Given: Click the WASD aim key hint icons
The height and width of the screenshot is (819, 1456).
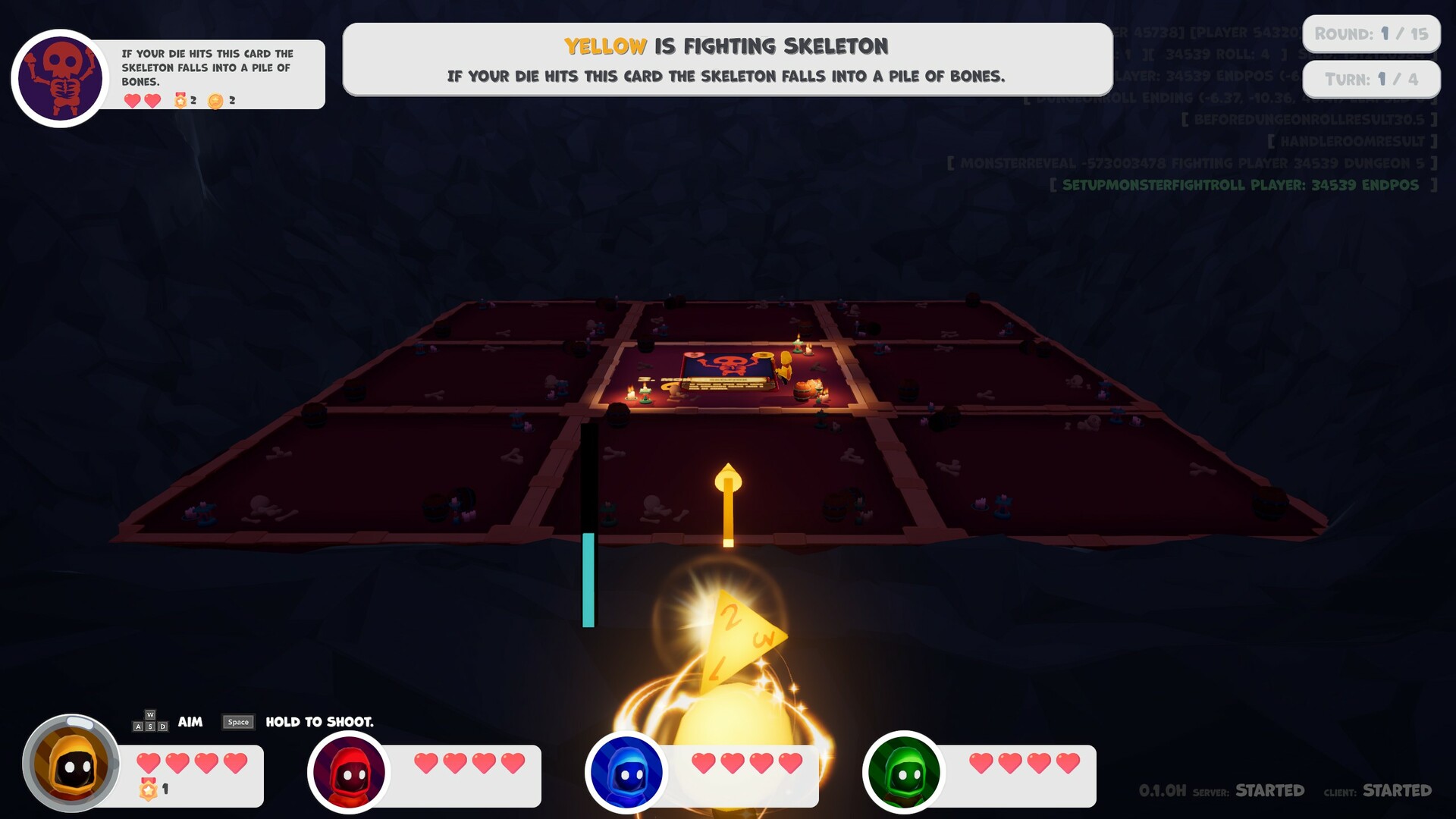Looking at the screenshot, I should click(149, 723).
